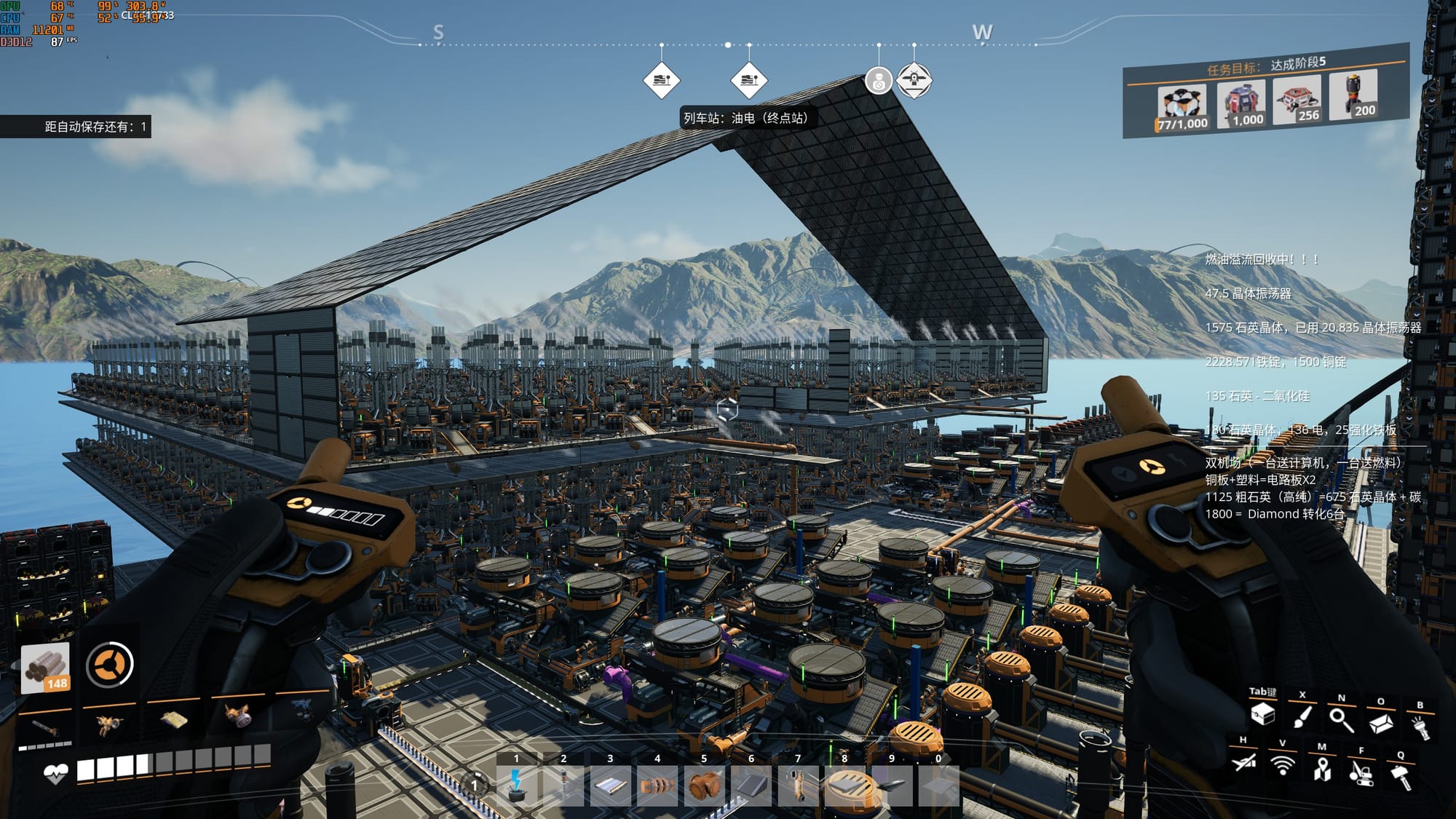
Task: Select the held item stack showing 148
Action: tap(45, 666)
